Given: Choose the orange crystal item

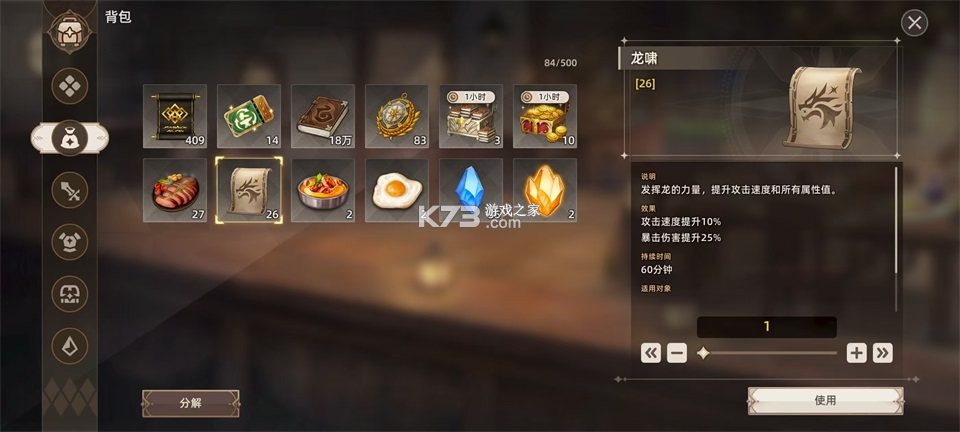Looking at the screenshot, I should click(545, 190).
